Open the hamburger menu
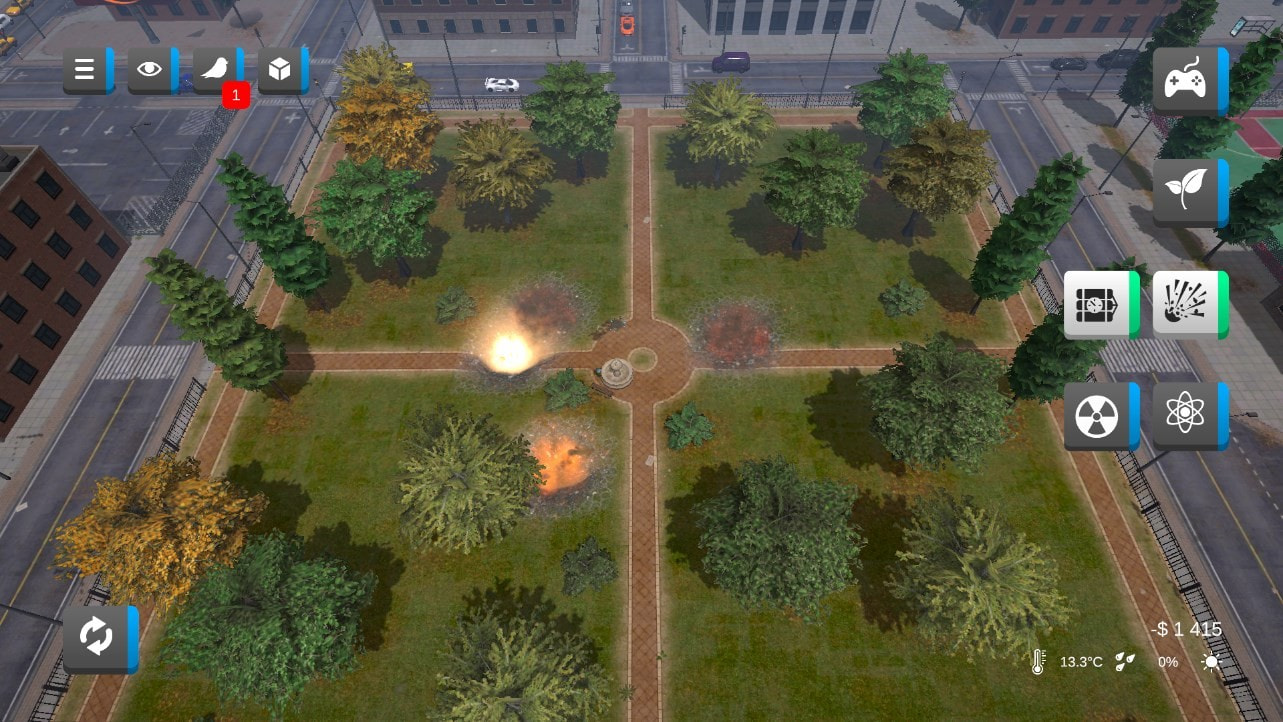Viewport: 1283px width, 722px height. 86,69
